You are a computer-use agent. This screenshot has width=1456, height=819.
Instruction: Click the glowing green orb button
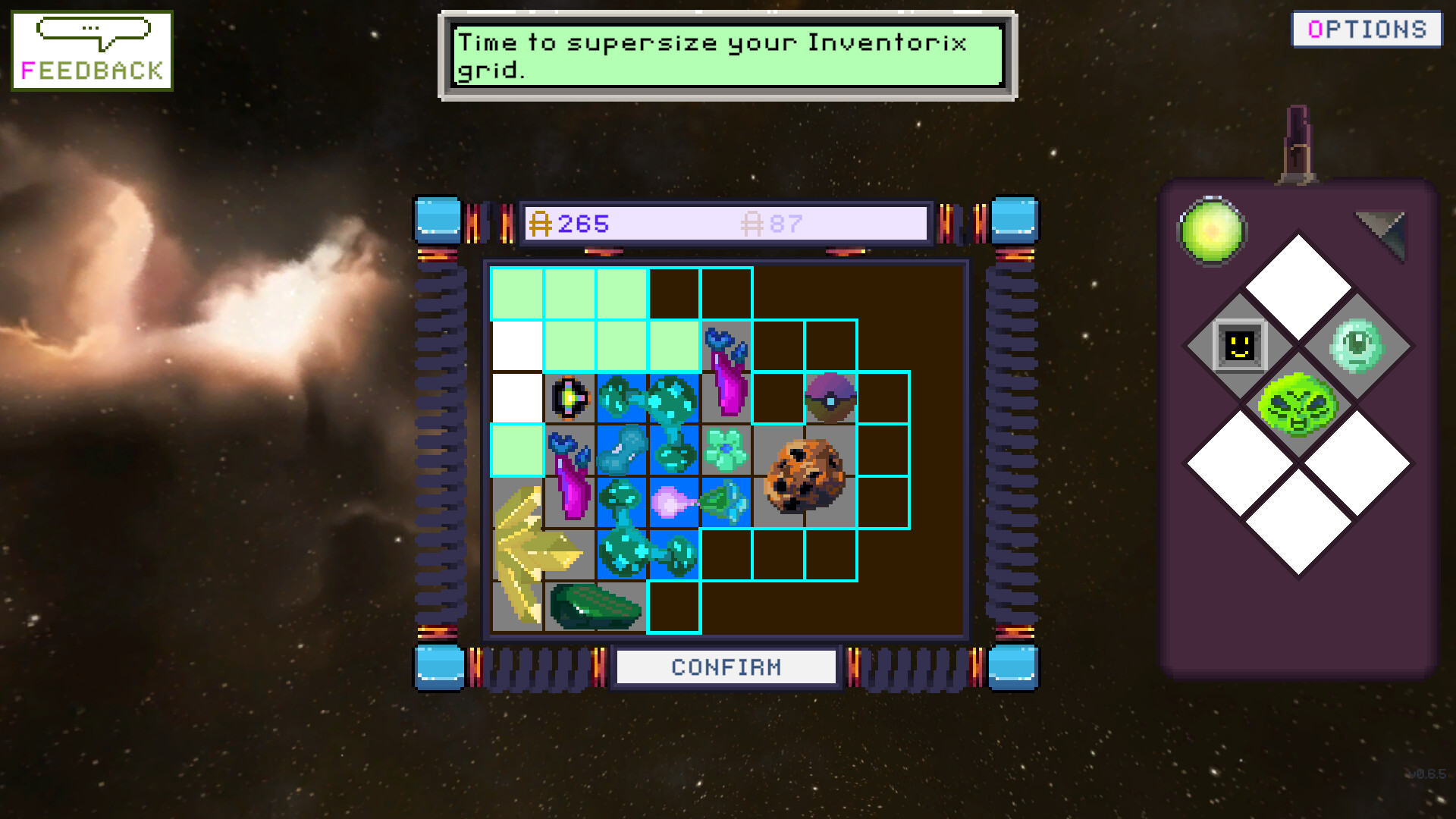[x=1211, y=231]
